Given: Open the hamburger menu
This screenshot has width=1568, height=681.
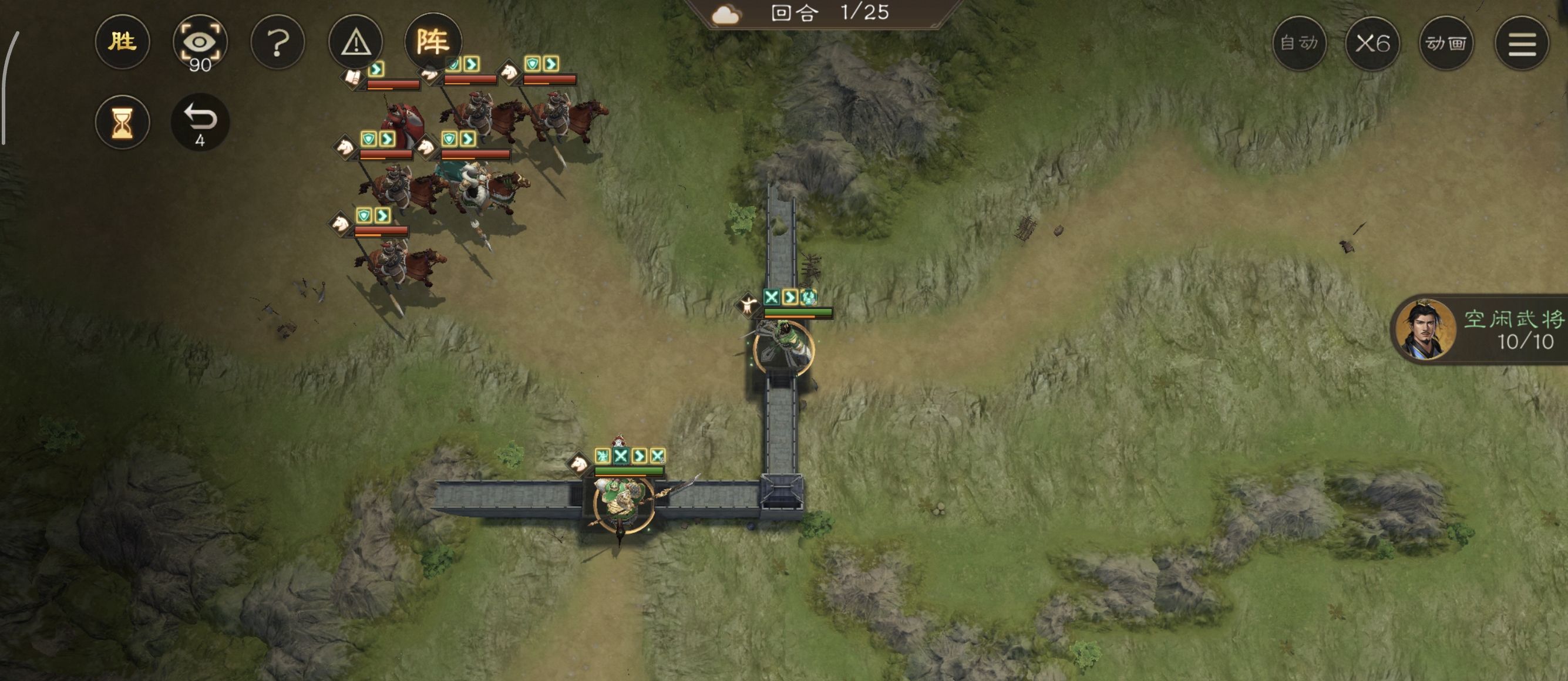Looking at the screenshot, I should [1522, 43].
